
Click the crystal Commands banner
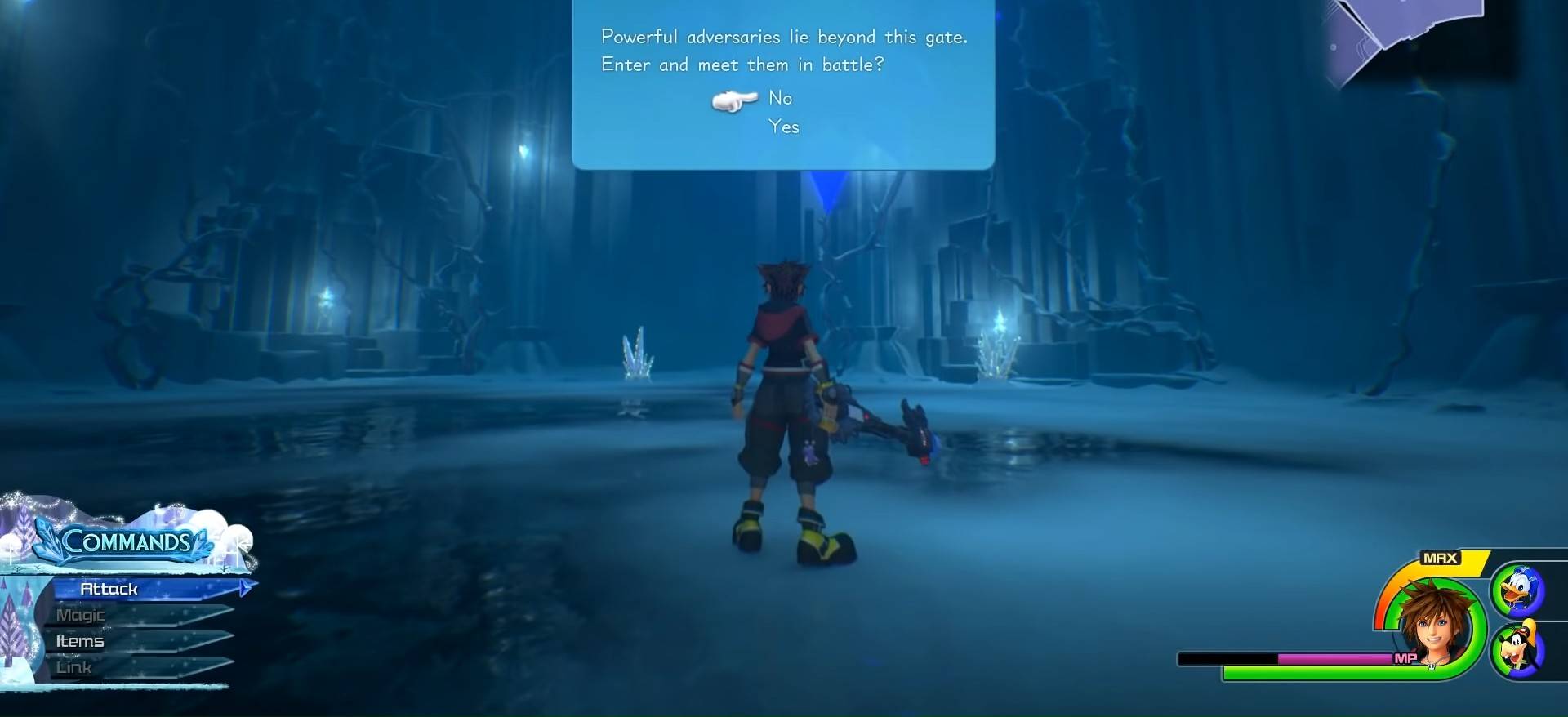click(131, 541)
